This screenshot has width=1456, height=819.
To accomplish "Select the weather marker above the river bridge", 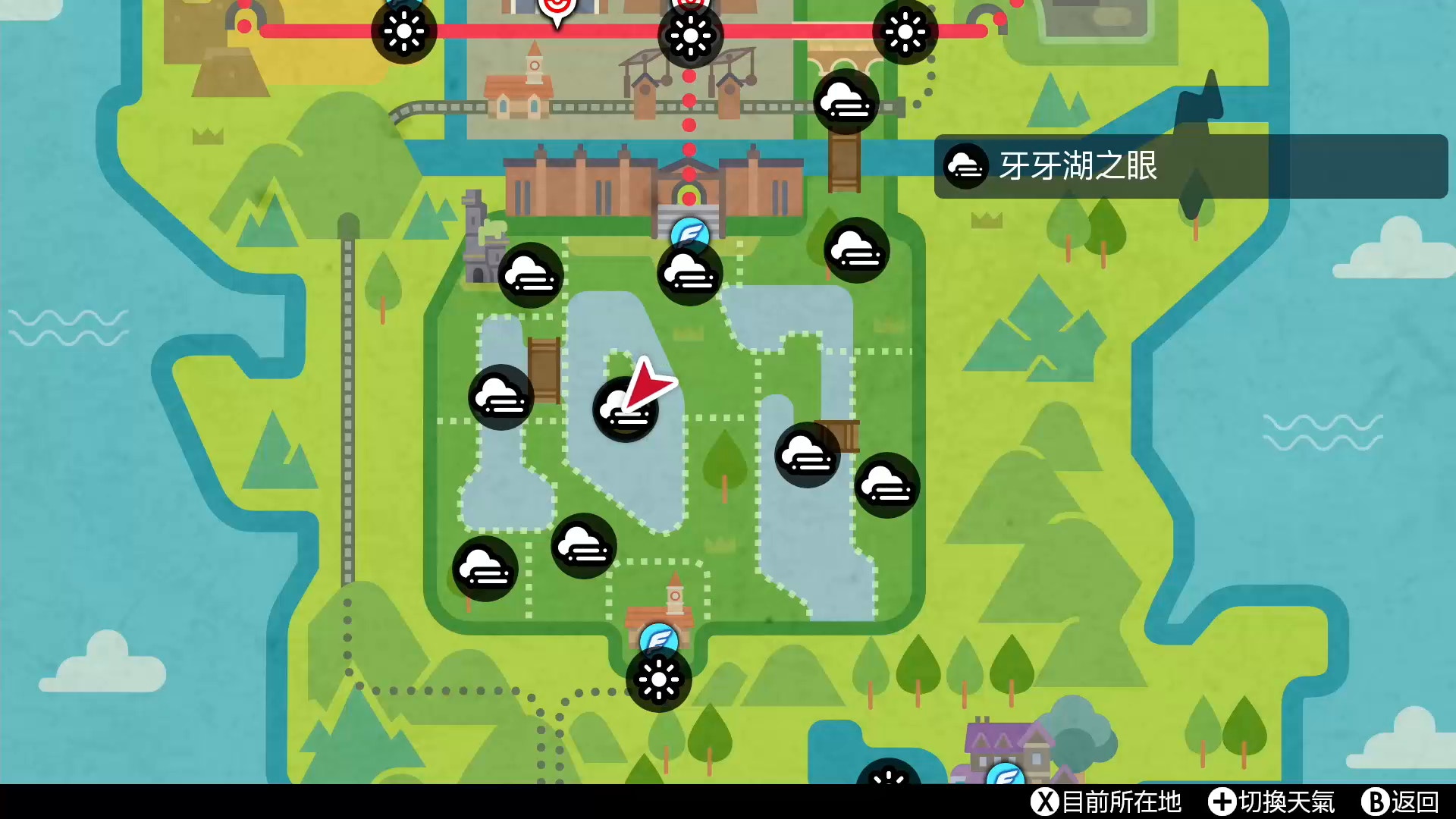I will pyautogui.click(x=846, y=101).
